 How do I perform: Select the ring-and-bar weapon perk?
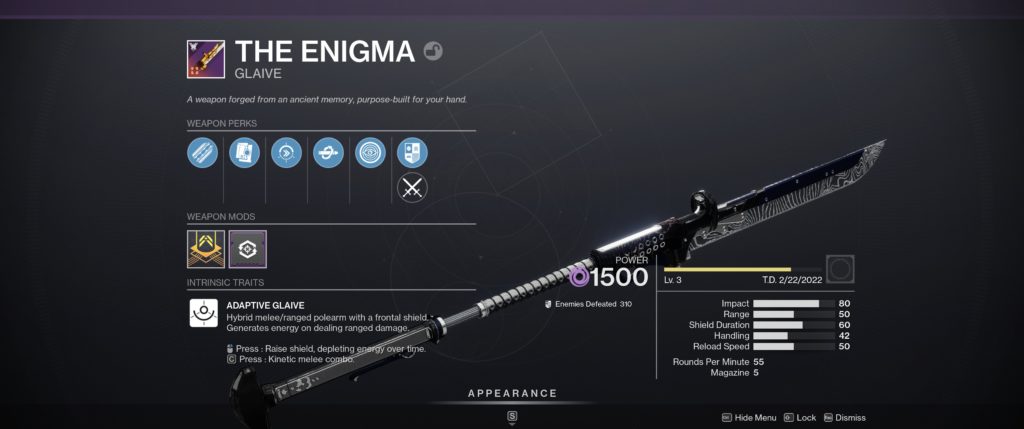328,153
